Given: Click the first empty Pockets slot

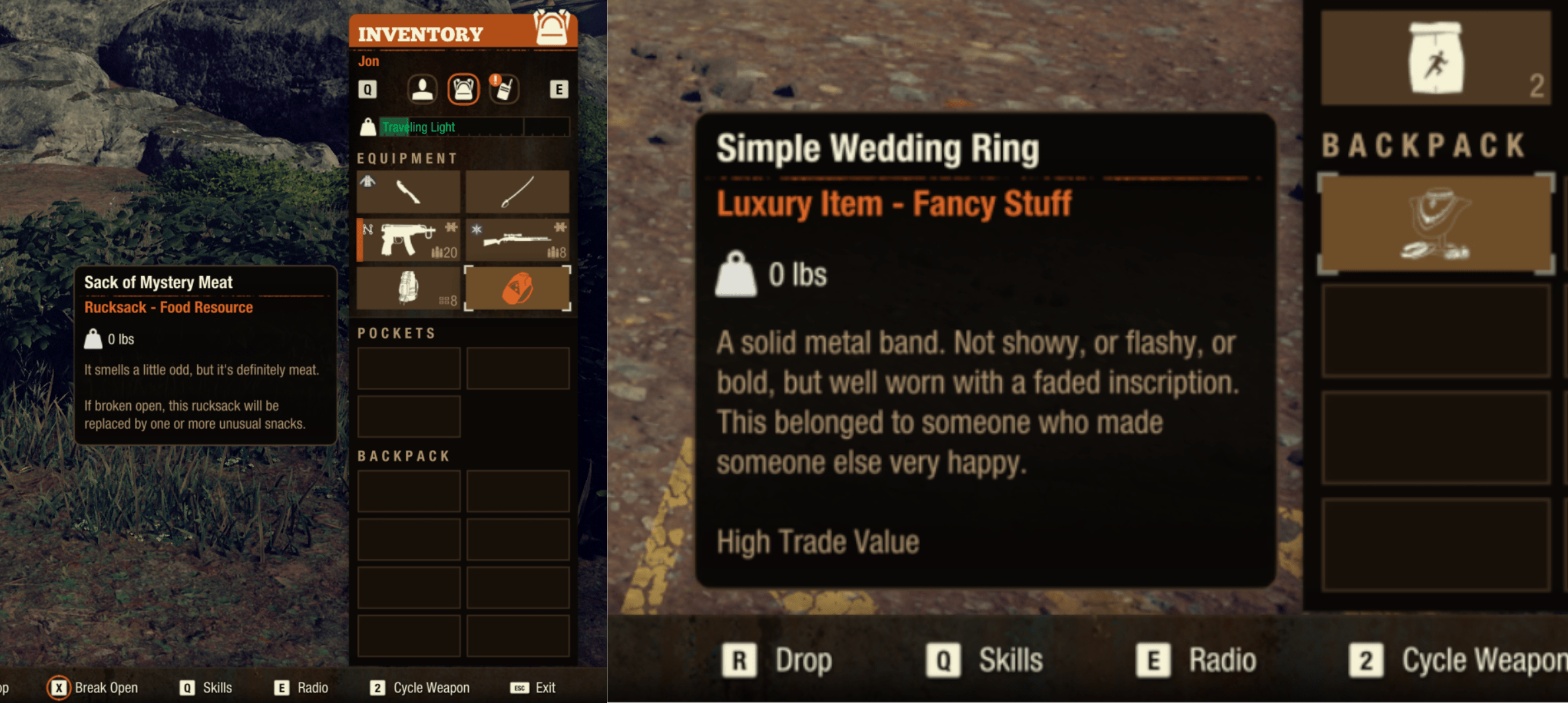Looking at the screenshot, I should point(408,367).
